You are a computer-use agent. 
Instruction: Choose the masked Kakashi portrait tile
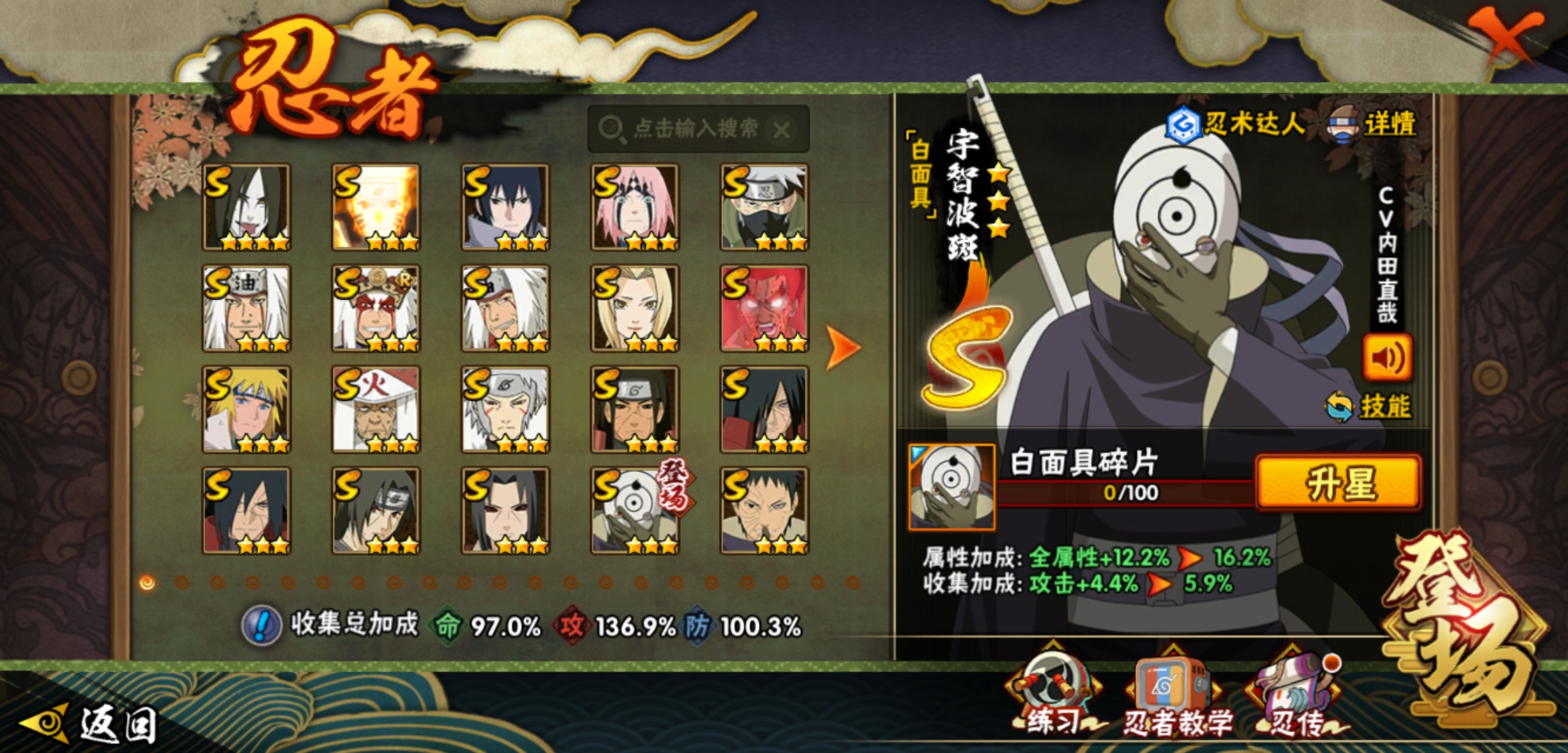764,207
